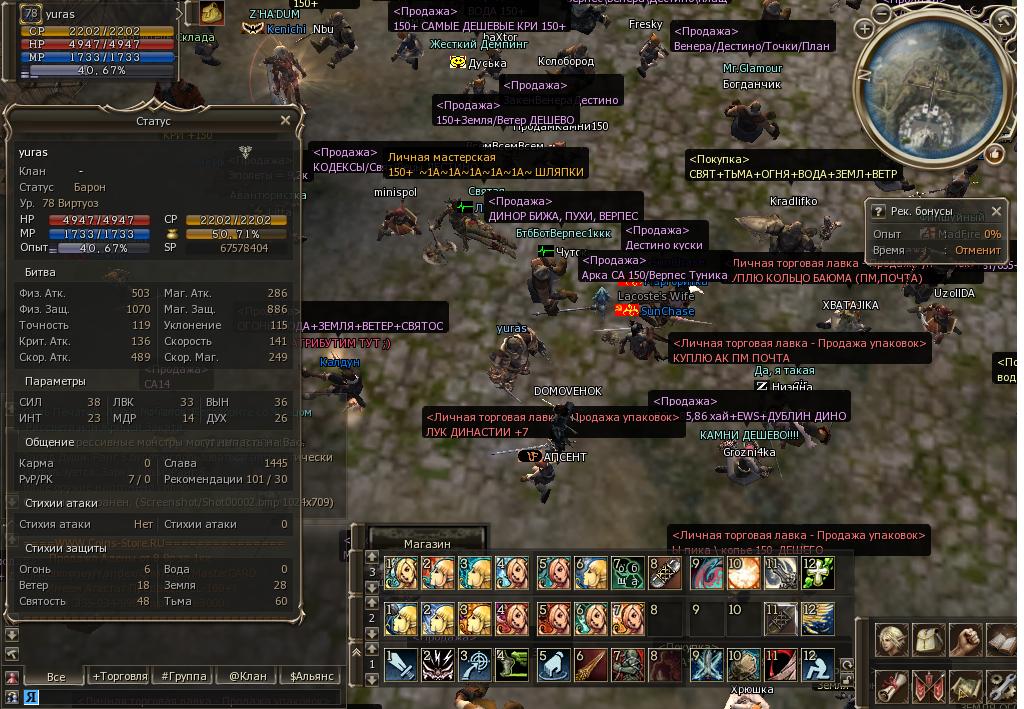
Task: Click the circular minimap
Action: (x=937, y=90)
